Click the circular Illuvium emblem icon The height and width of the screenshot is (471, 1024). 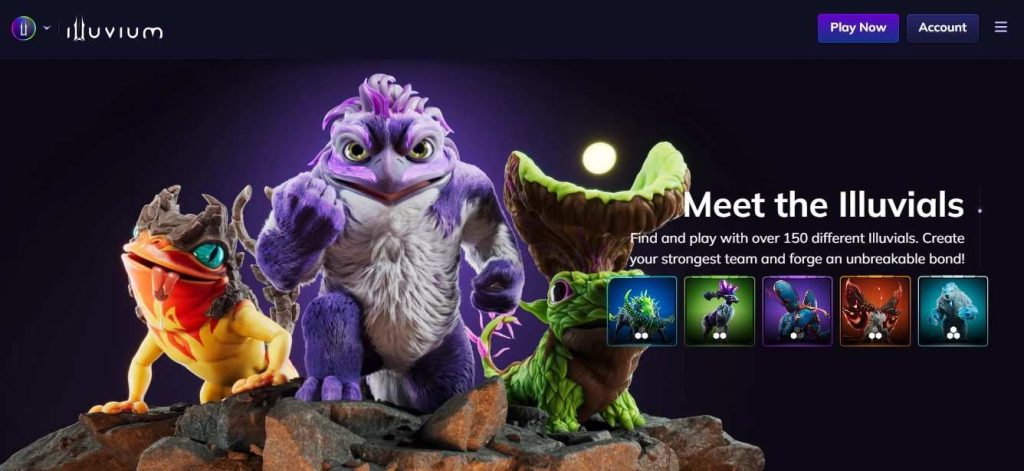coord(23,29)
